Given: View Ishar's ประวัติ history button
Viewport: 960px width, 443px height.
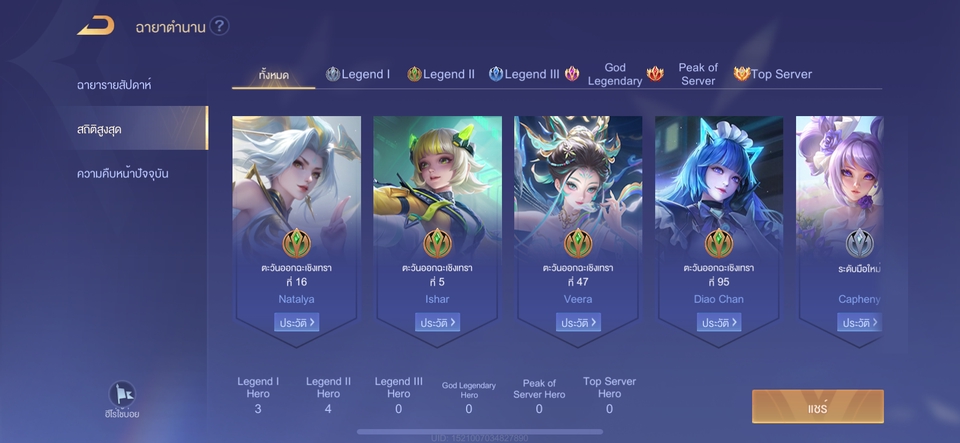Looking at the screenshot, I should pyautogui.click(x=438, y=323).
